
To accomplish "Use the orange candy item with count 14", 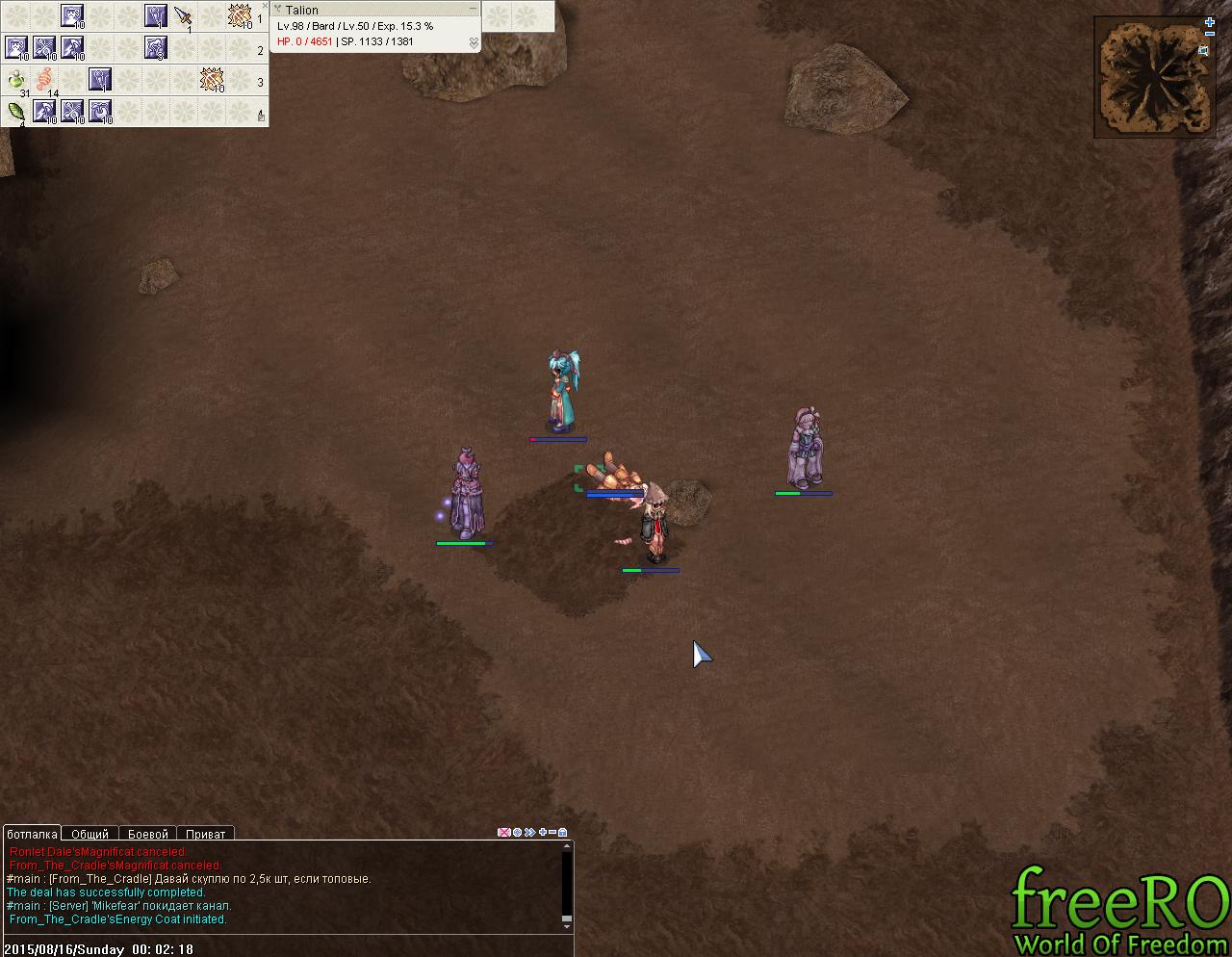I will (x=44, y=80).
